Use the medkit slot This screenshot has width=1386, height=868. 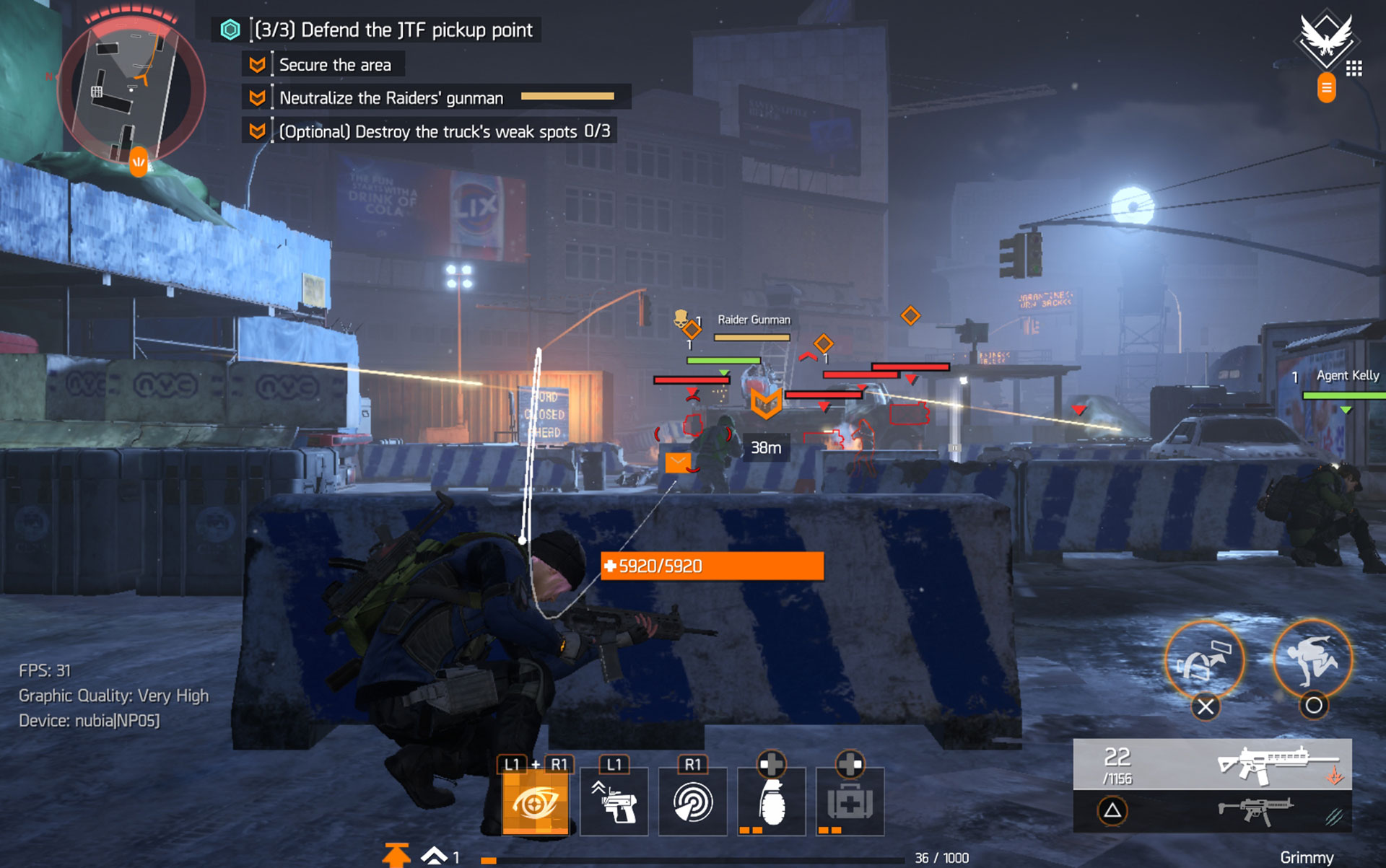pos(850,802)
